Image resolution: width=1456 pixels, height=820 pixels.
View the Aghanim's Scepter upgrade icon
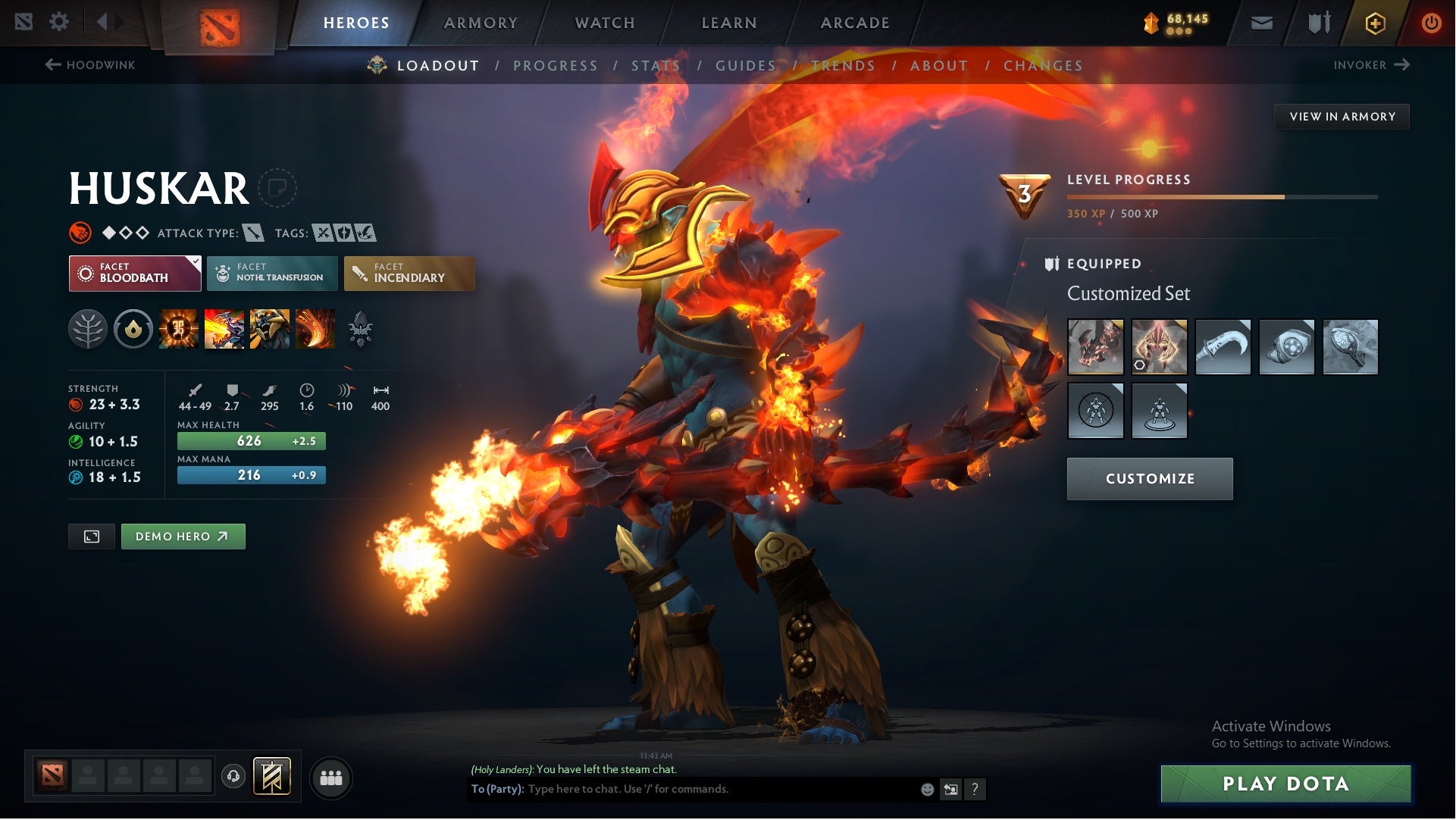point(362,328)
